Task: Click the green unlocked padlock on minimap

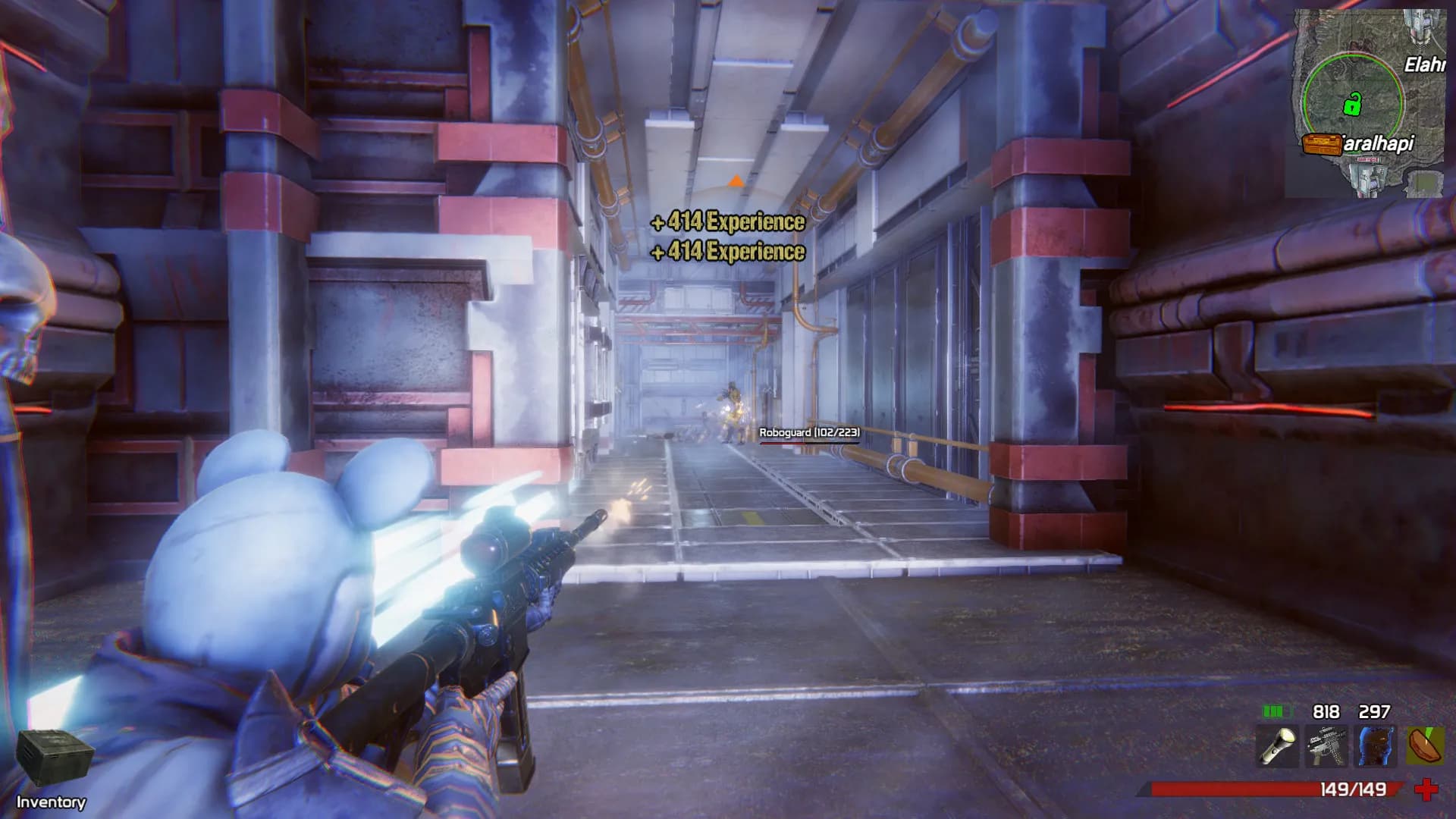Action: [1352, 103]
